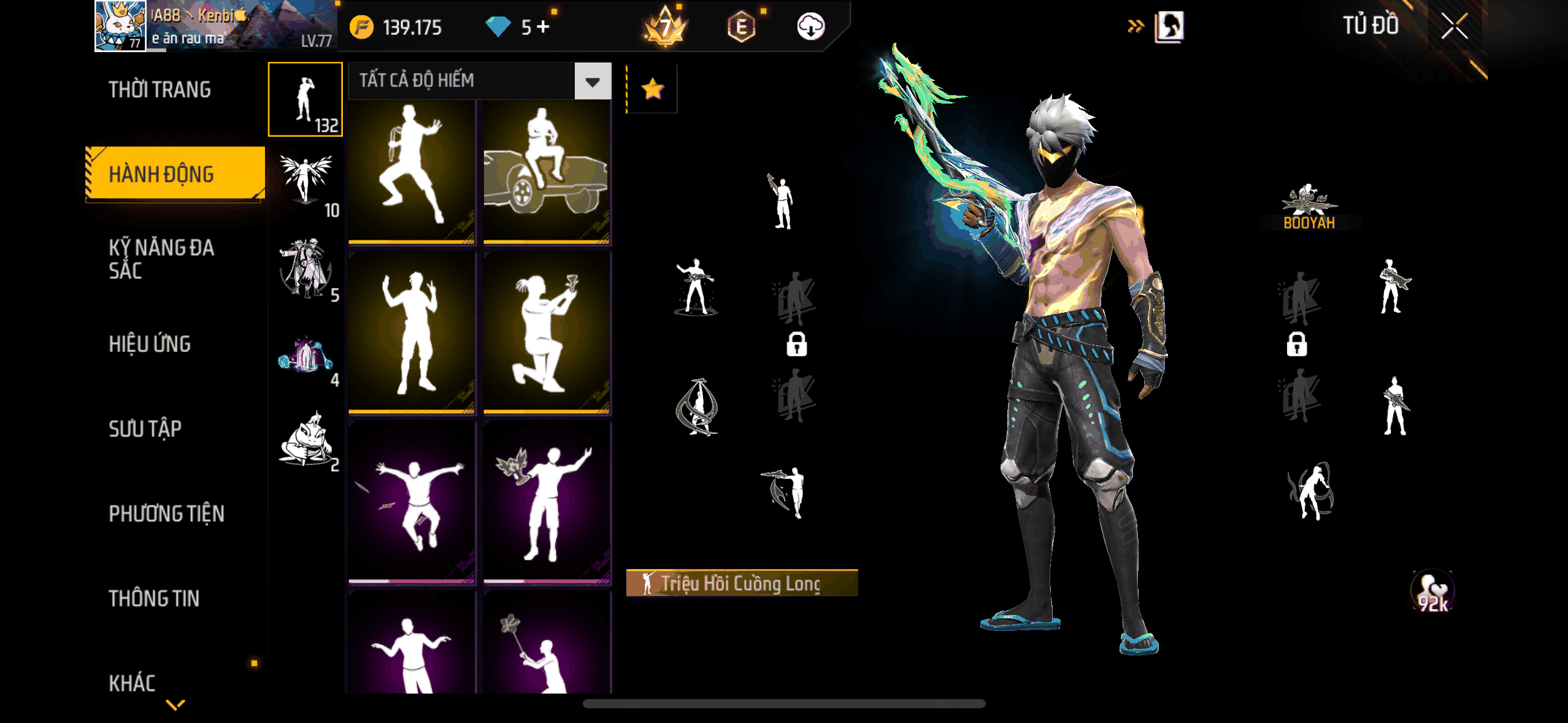Pick the sitting-on-car emote tile
This screenshot has width=1568, height=723.
pyautogui.click(x=547, y=172)
